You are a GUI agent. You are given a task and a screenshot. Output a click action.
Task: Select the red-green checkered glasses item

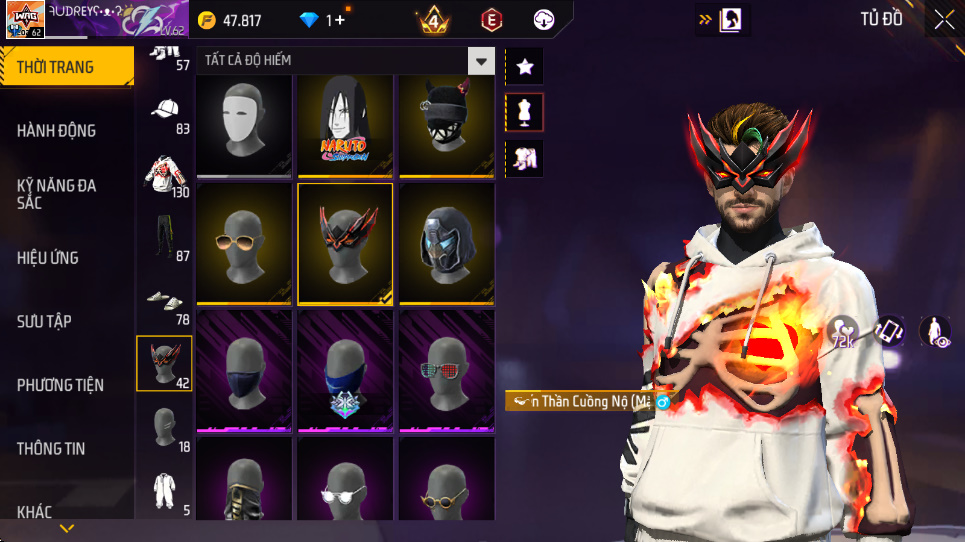coord(446,370)
